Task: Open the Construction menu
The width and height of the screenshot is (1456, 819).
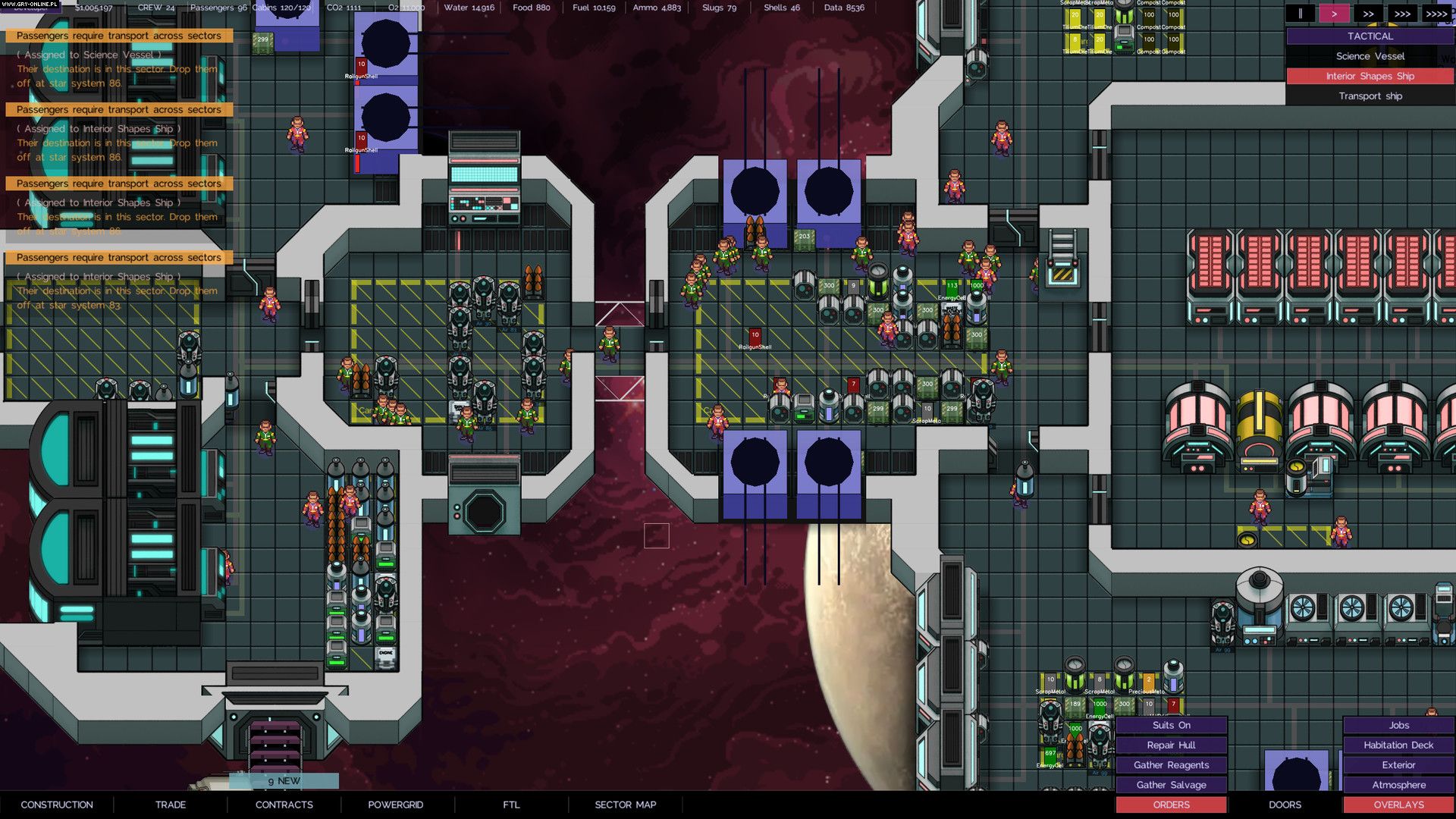Action: 57,805
